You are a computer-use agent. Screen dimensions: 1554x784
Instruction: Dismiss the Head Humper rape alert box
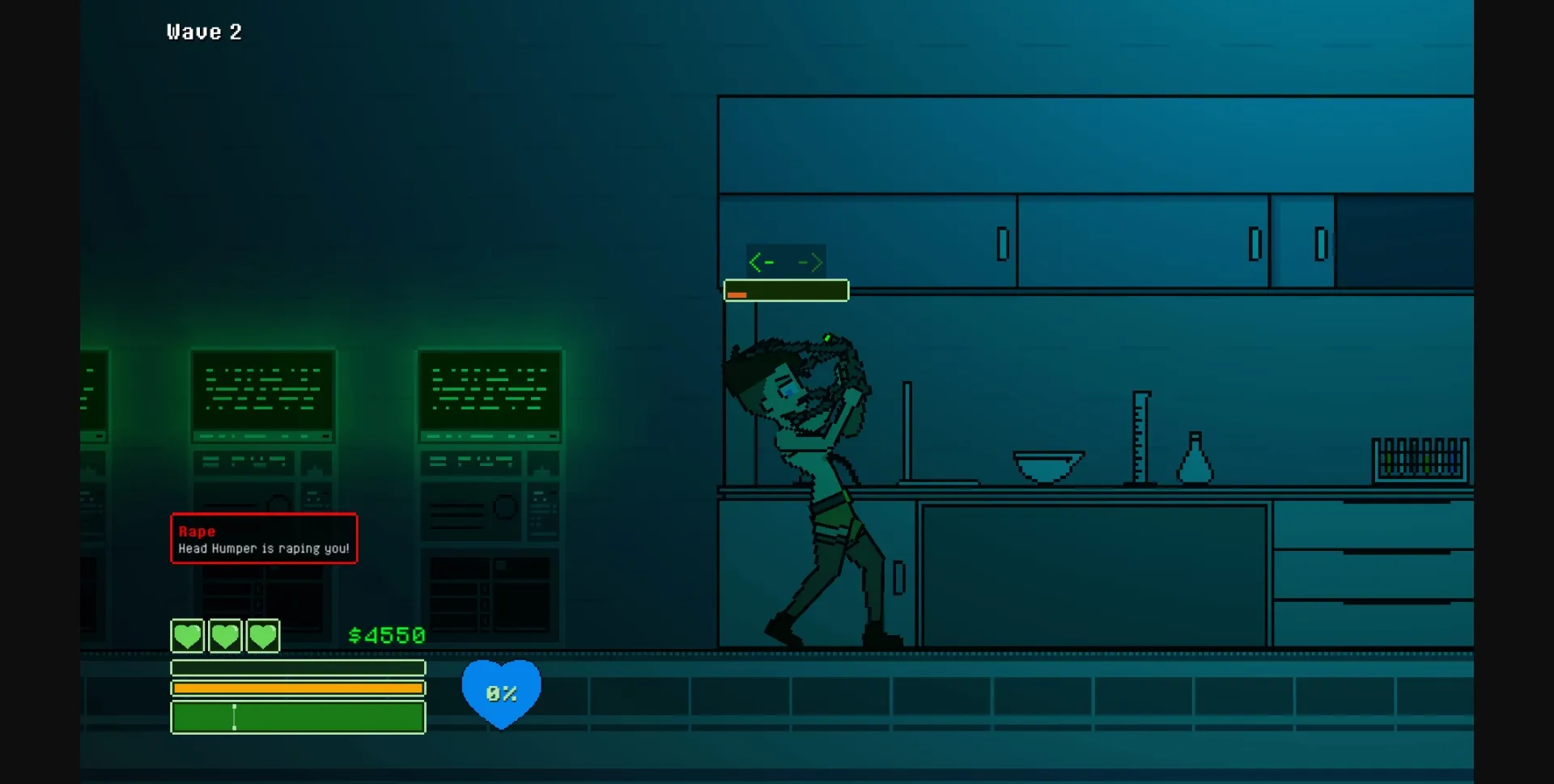pyautogui.click(x=263, y=538)
